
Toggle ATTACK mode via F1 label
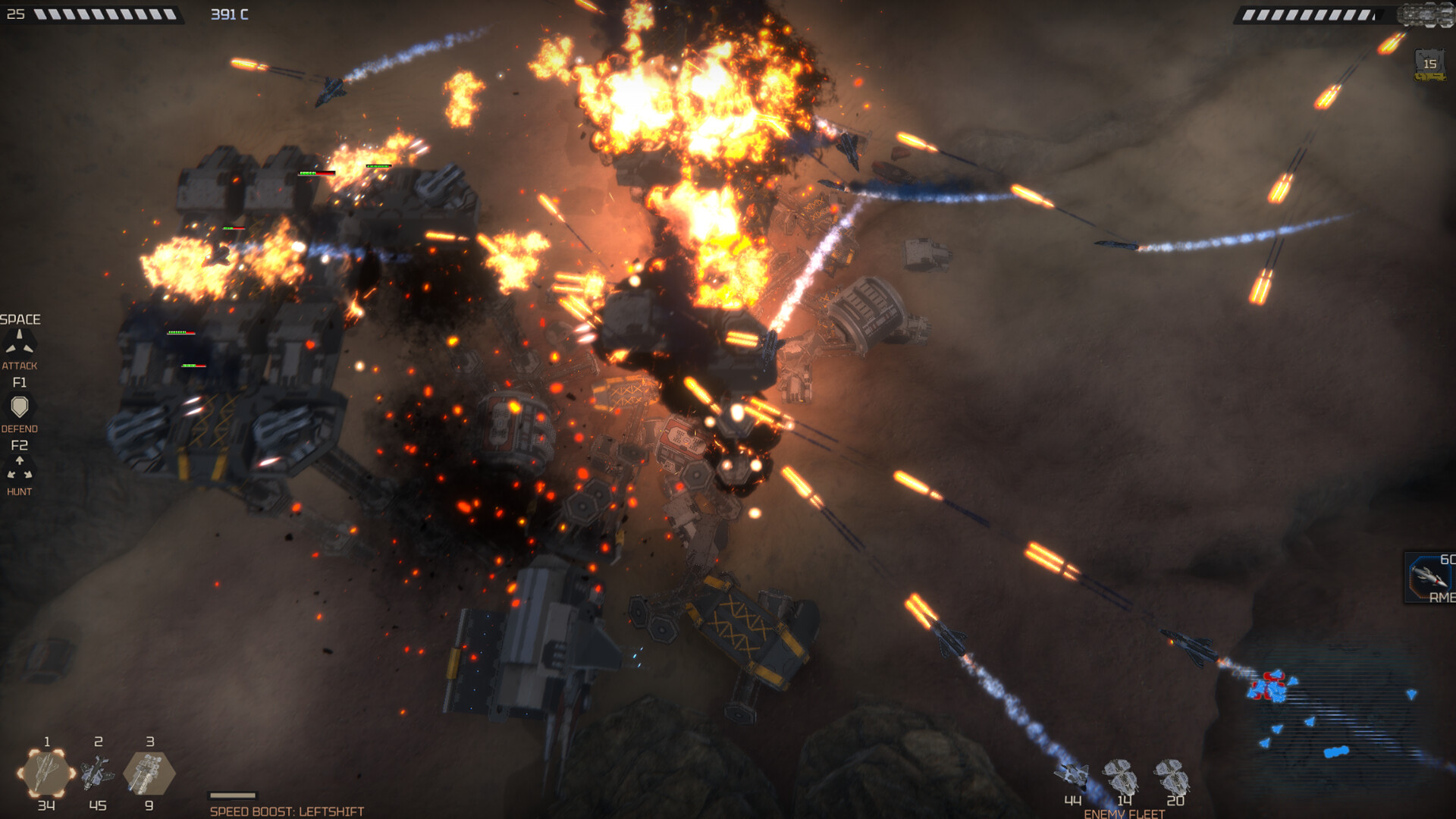20,381
